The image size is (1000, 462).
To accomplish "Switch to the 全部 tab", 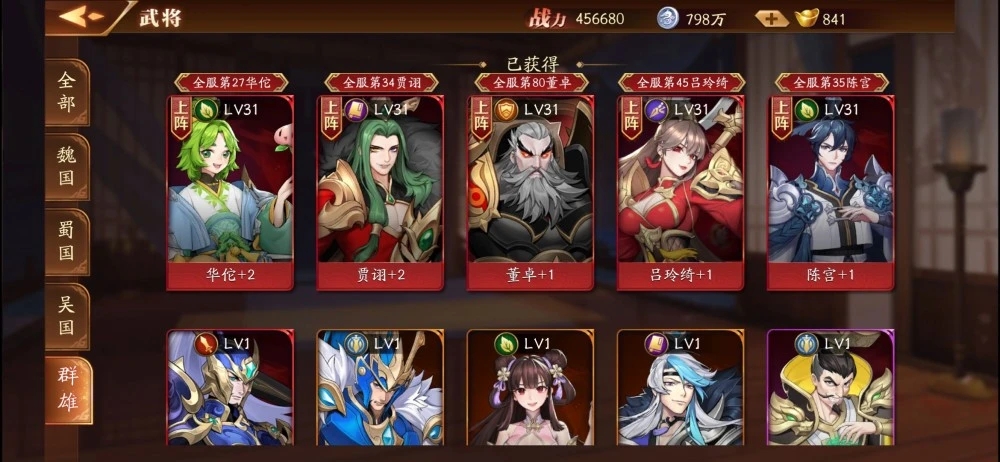I will pyautogui.click(x=67, y=93).
